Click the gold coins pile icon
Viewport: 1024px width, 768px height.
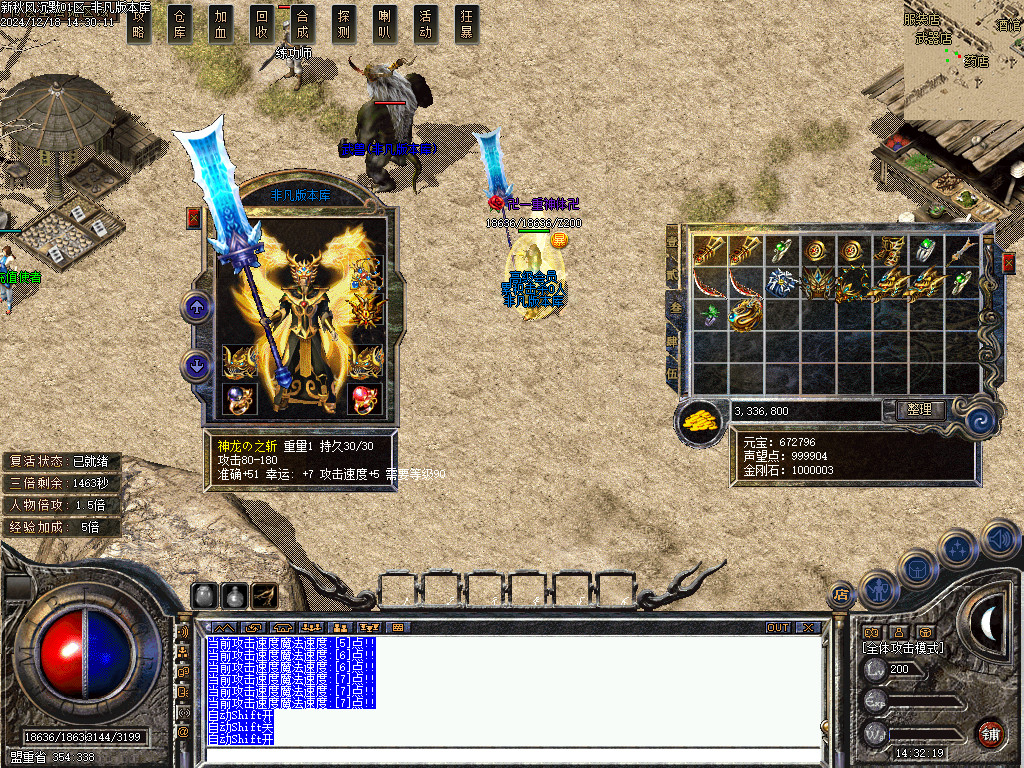coord(702,421)
